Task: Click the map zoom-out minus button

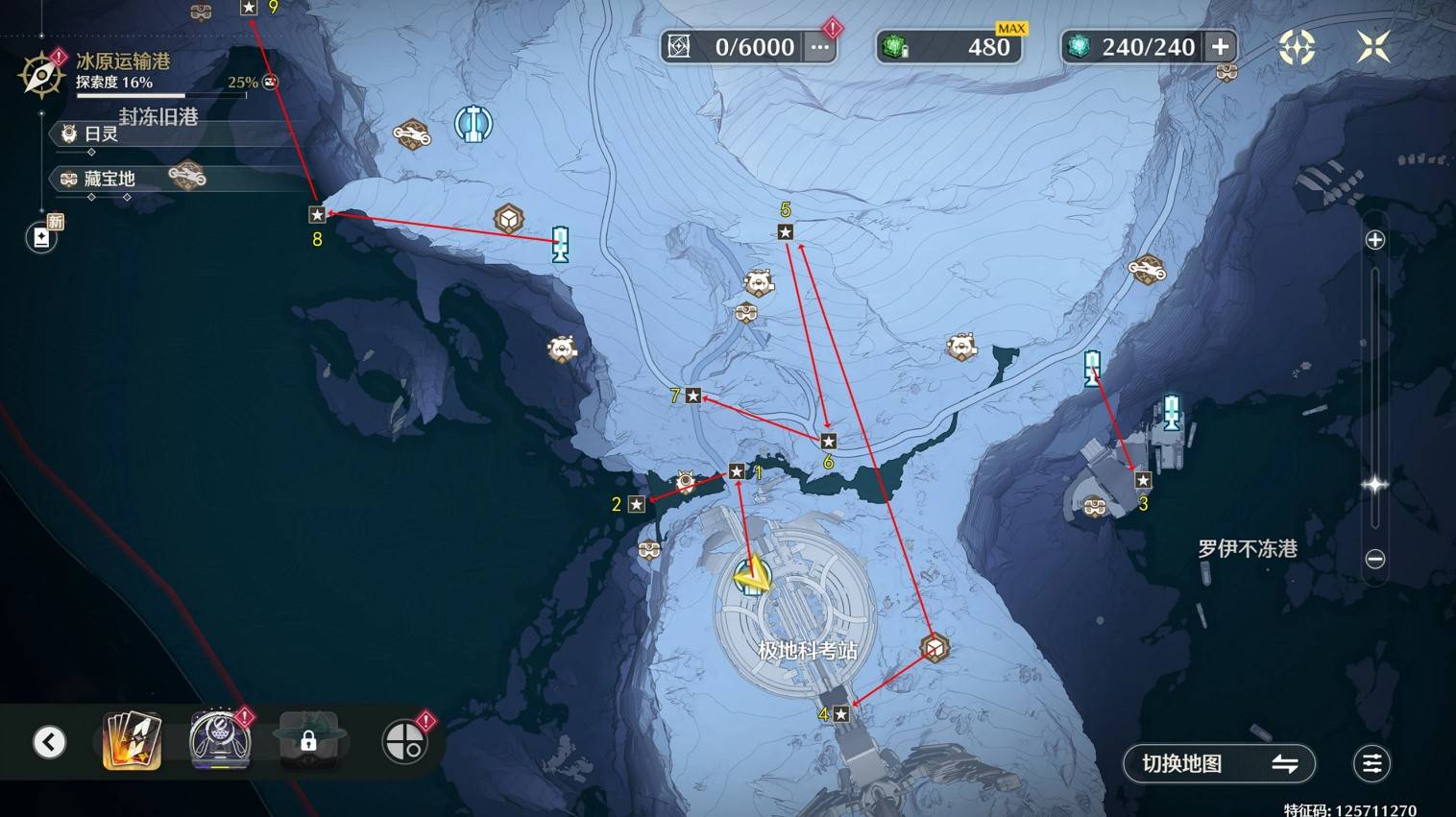Action: click(1374, 559)
